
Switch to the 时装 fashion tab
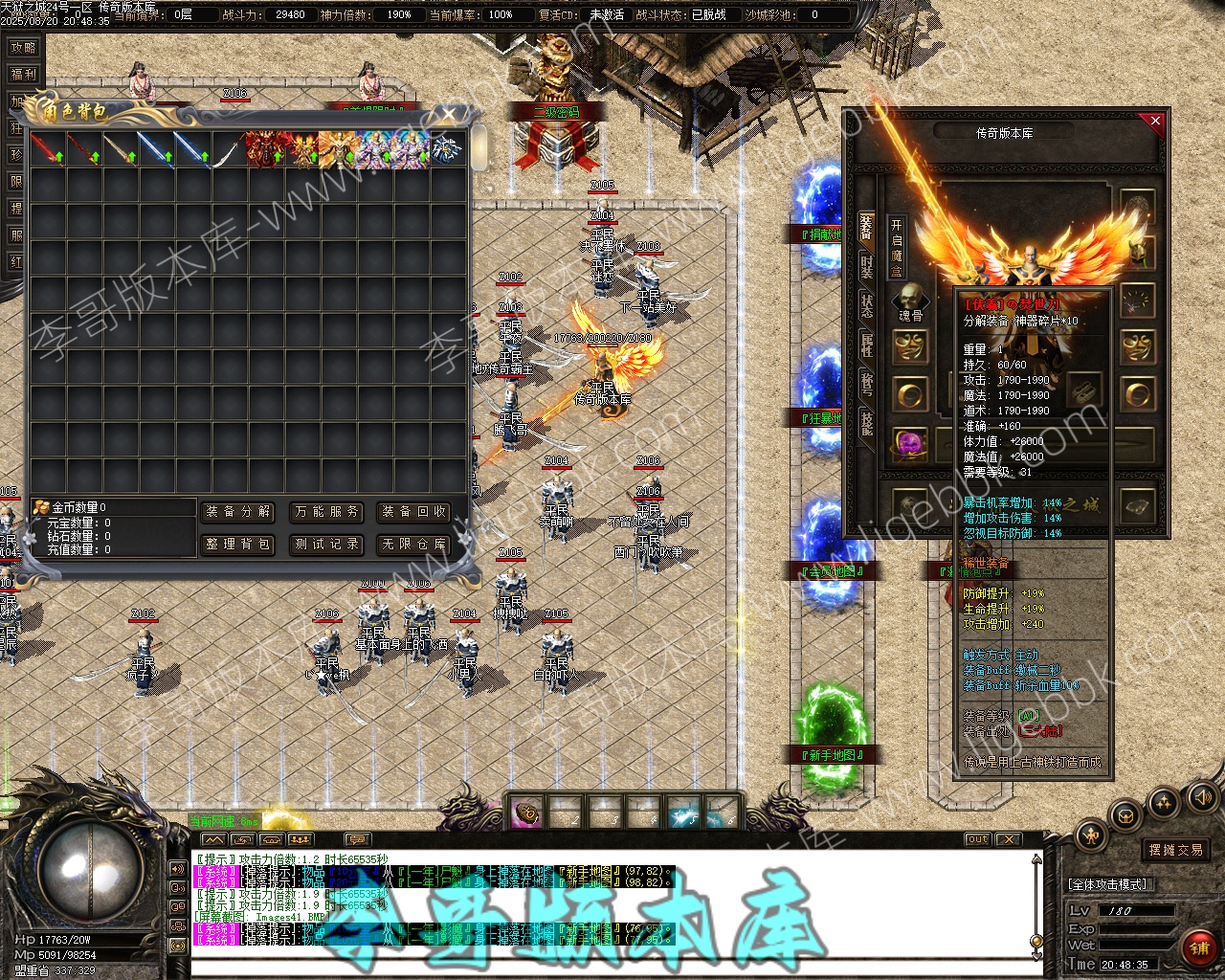coord(866,267)
